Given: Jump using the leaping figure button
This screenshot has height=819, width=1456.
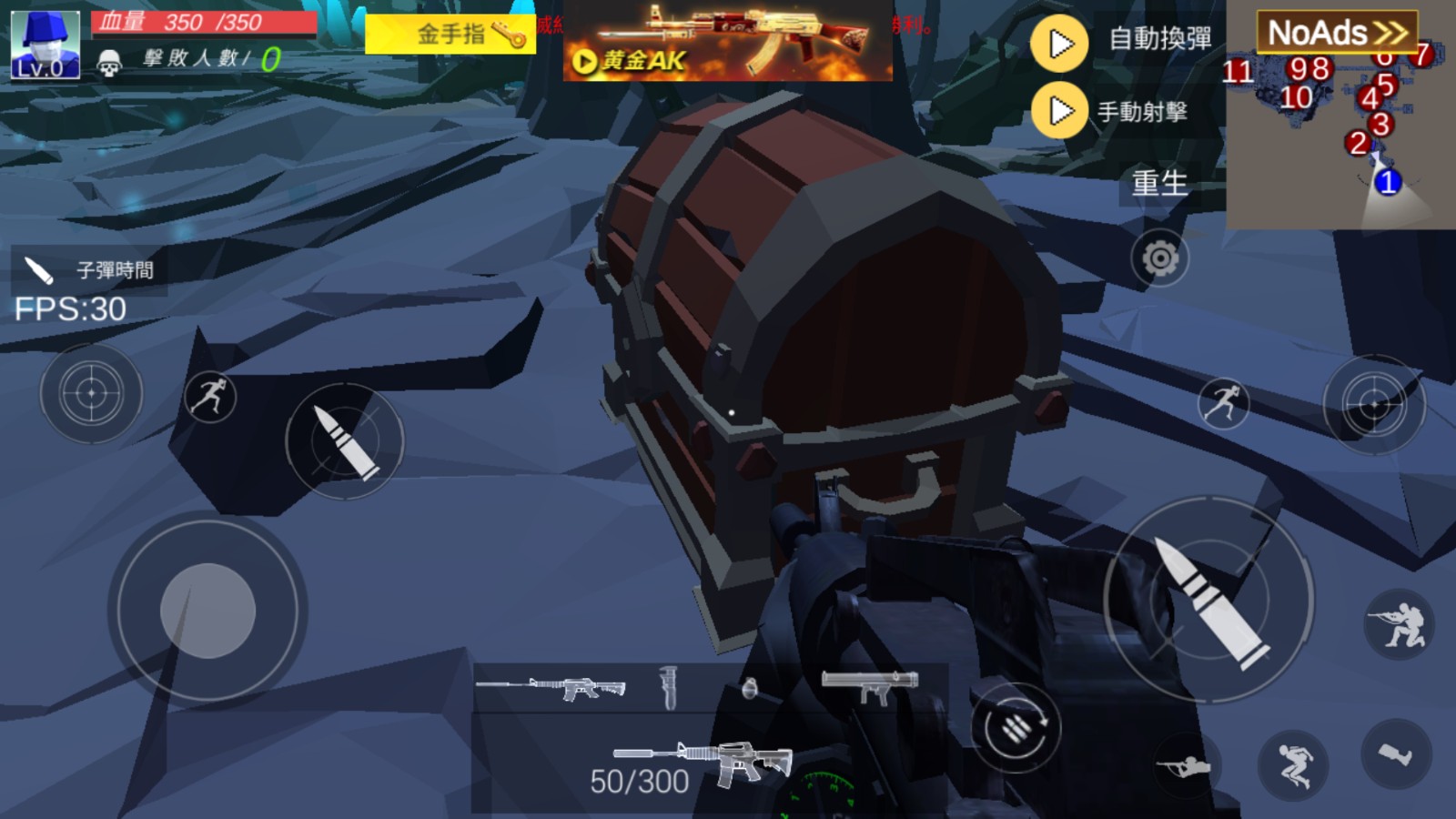Looking at the screenshot, I should pos(1293,763).
